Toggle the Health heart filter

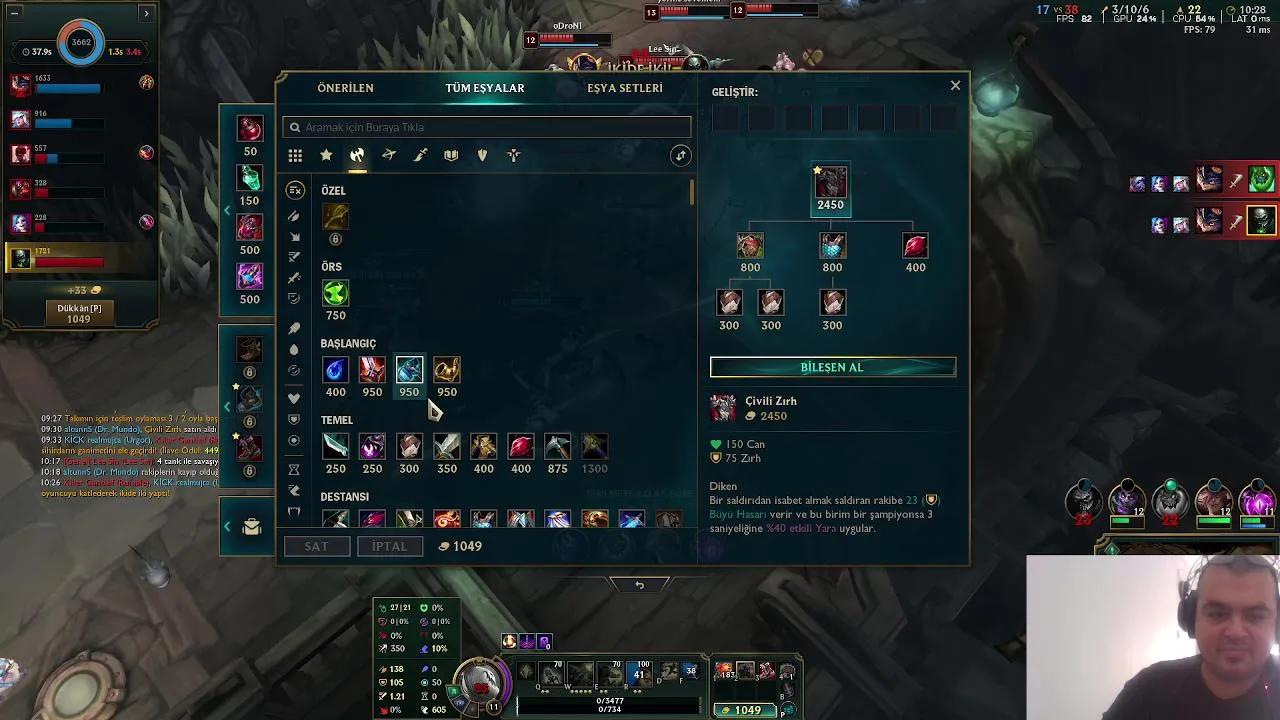click(294, 397)
